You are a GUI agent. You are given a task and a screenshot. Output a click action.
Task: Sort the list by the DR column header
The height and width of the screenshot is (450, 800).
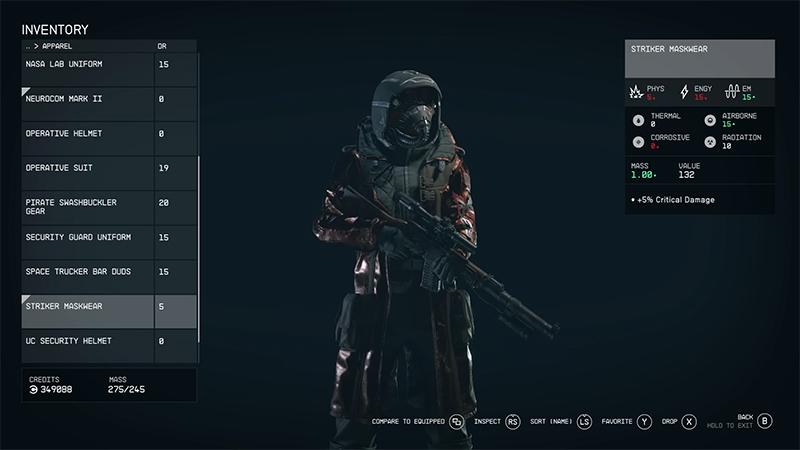pyautogui.click(x=163, y=46)
